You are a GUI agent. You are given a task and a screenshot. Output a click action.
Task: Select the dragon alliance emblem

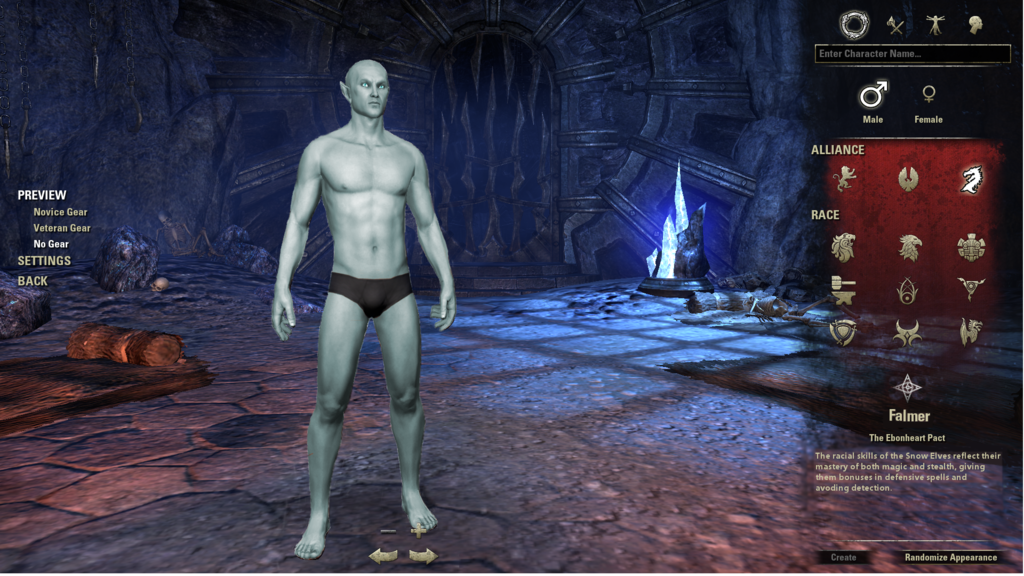970,180
